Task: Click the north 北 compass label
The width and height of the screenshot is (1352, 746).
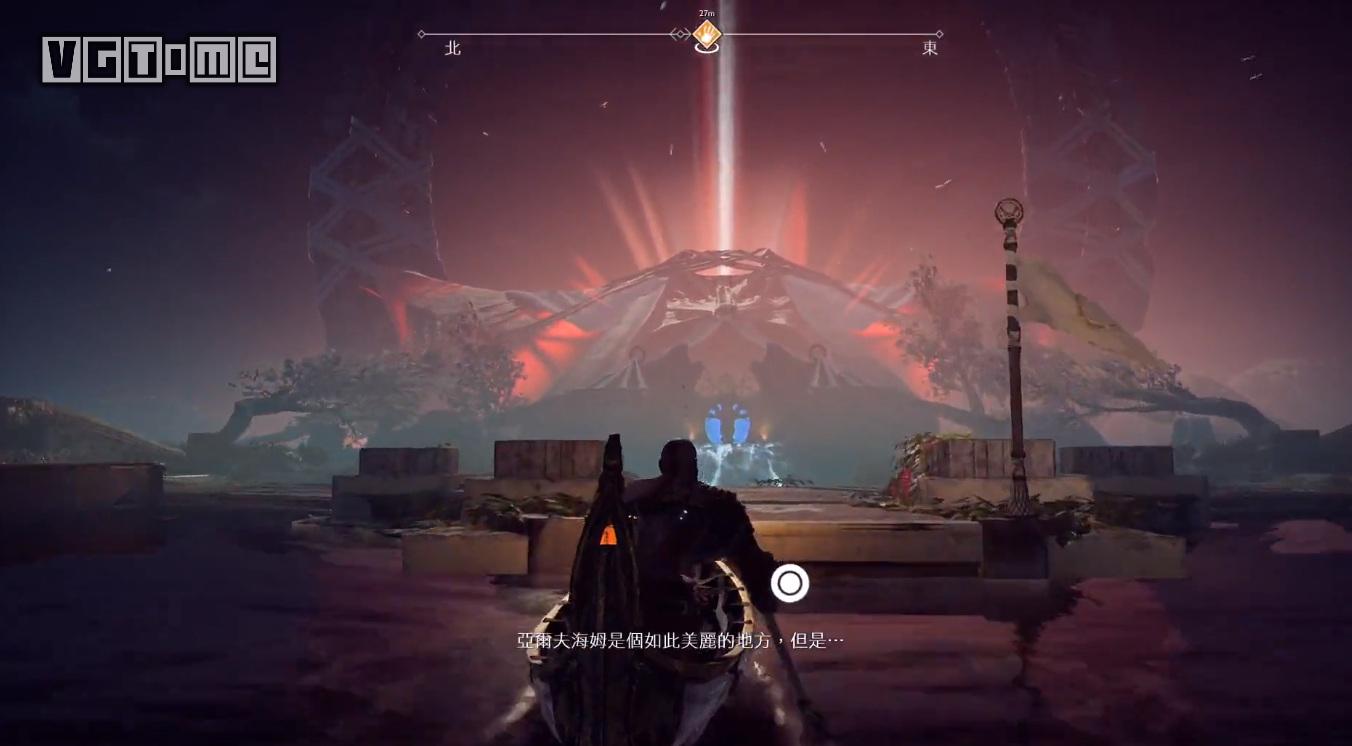Action: point(453,48)
